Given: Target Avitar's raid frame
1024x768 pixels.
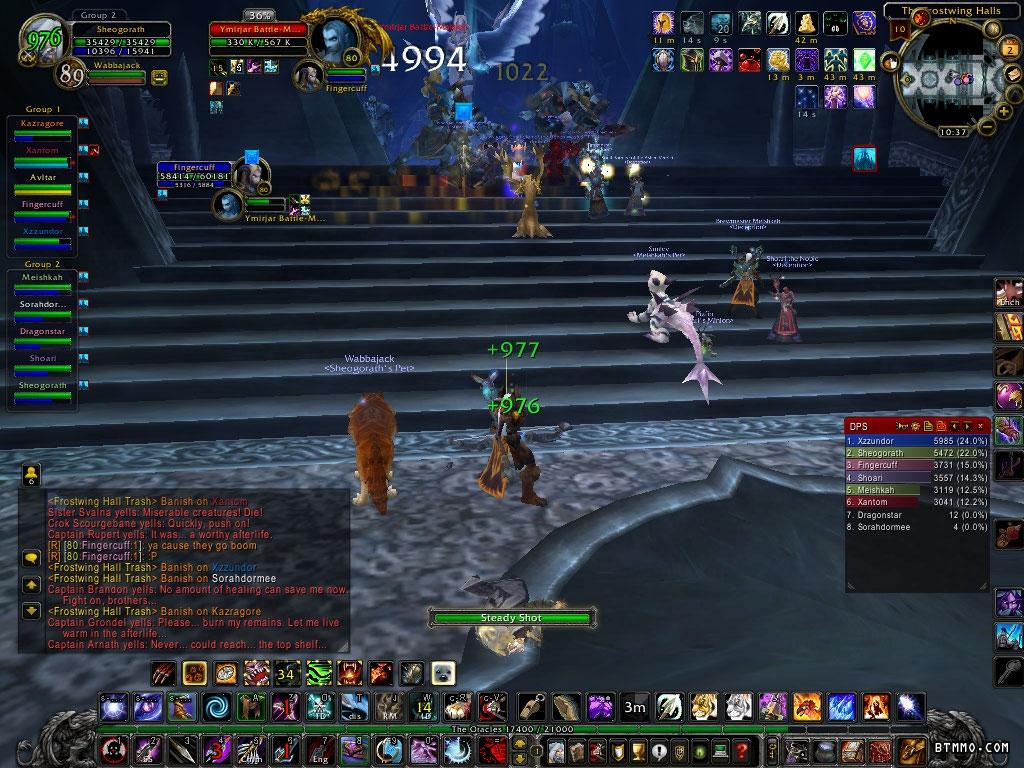Looking at the screenshot, I should [x=43, y=177].
